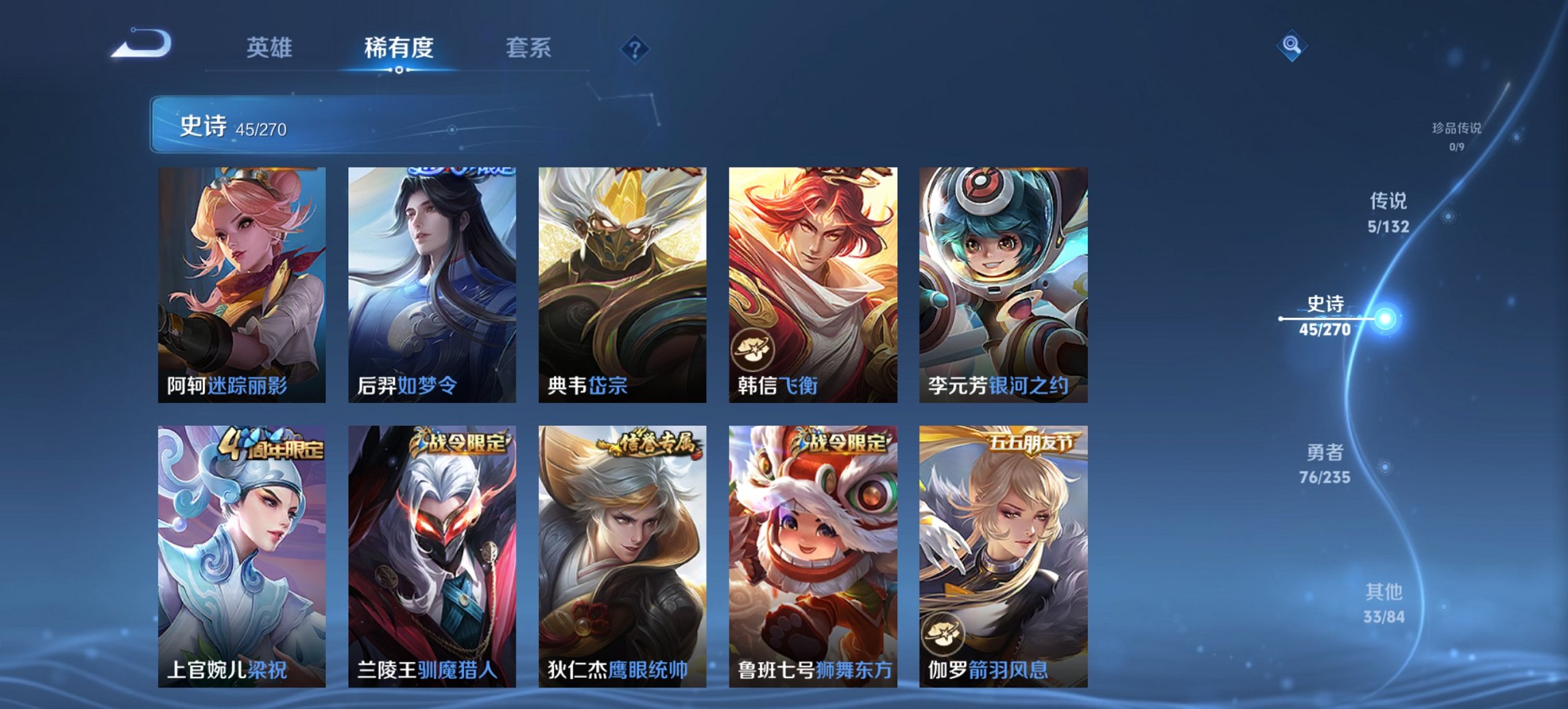Select the 稀有度 tab
This screenshot has height=709, width=1568.
399,48
